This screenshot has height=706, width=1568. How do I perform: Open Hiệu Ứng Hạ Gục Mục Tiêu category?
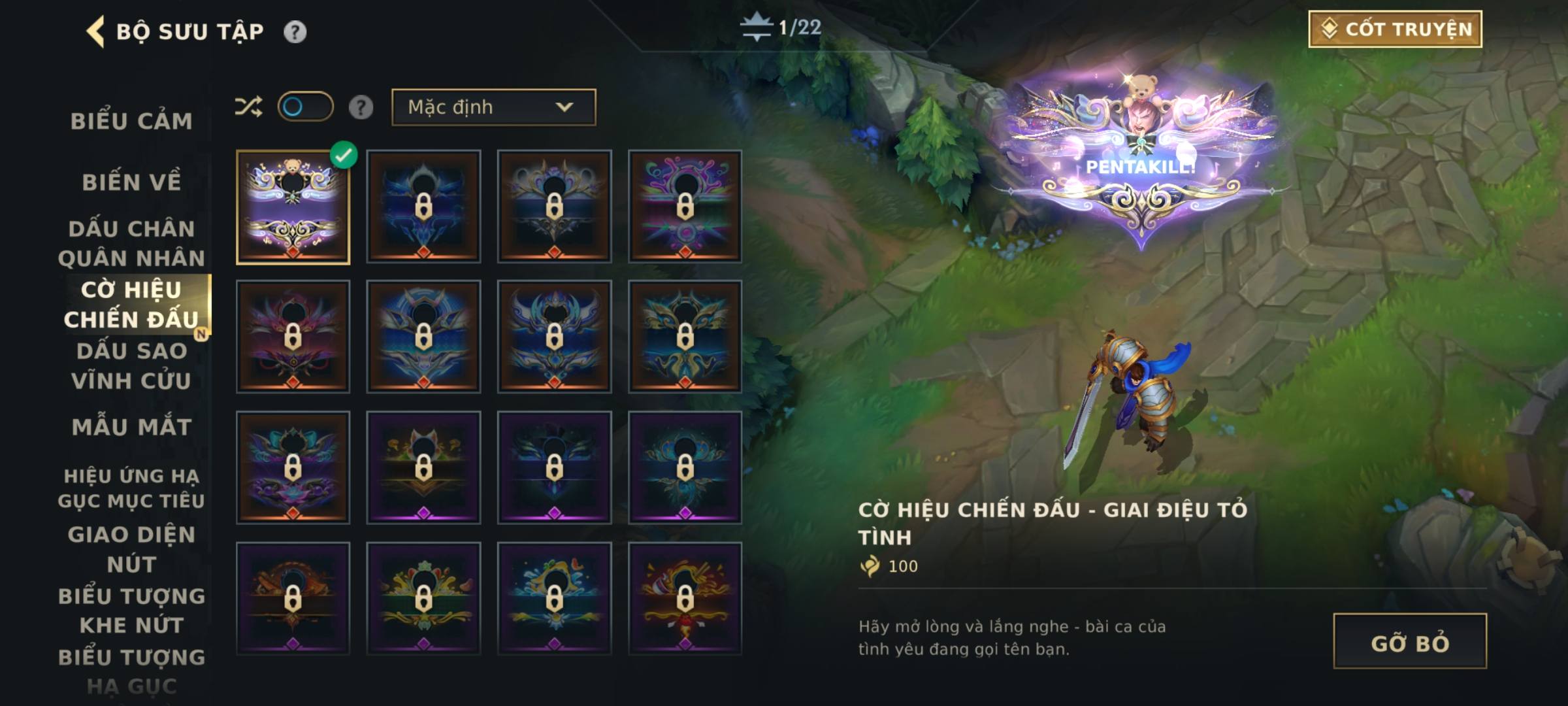pyautogui.click(x=131, y=488)
